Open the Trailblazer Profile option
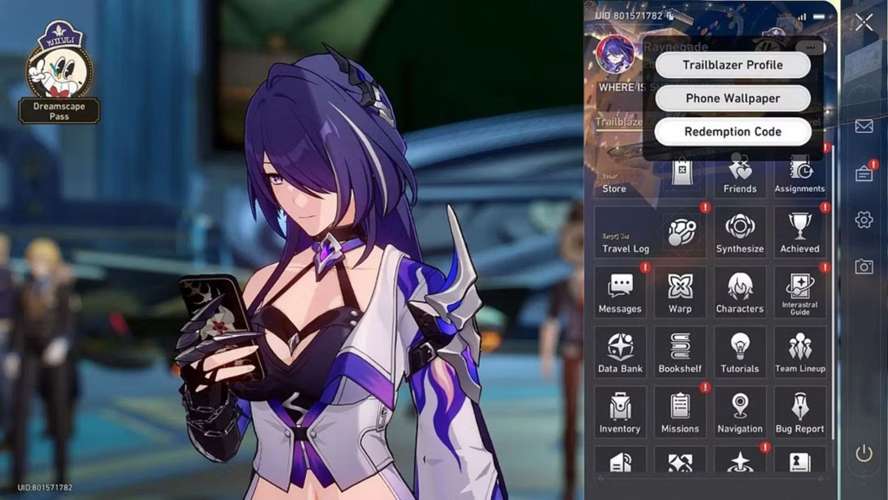This screenshot has width=888, height=500. [x=732, y=65]
